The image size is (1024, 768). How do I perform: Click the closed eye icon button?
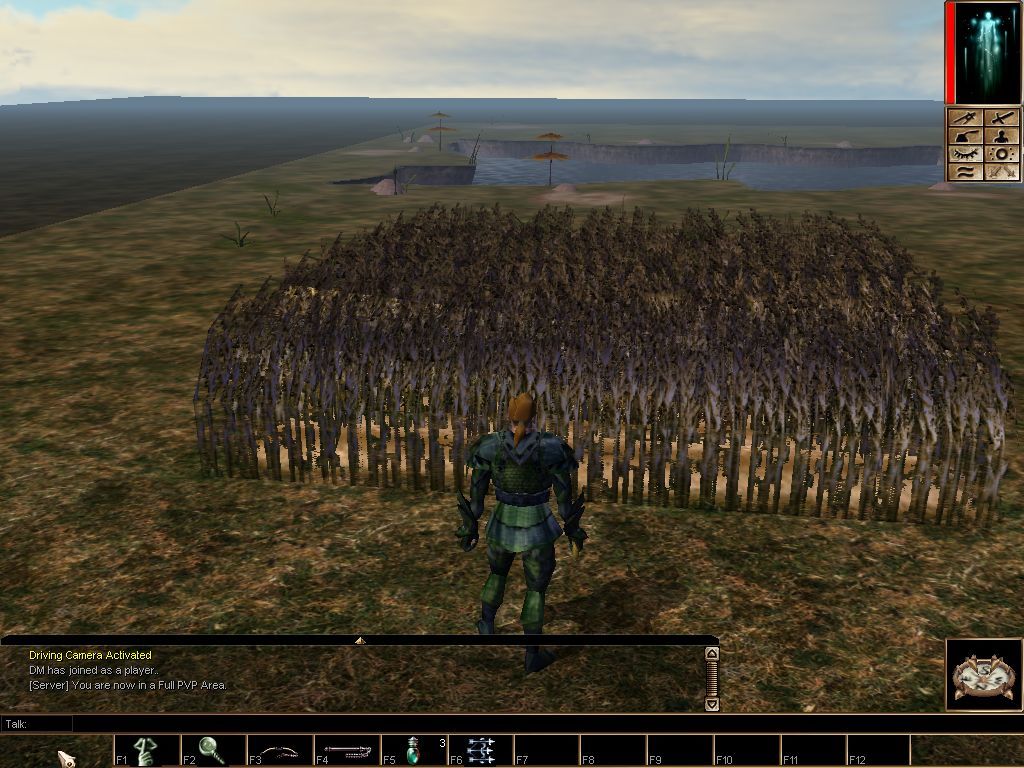967,154
